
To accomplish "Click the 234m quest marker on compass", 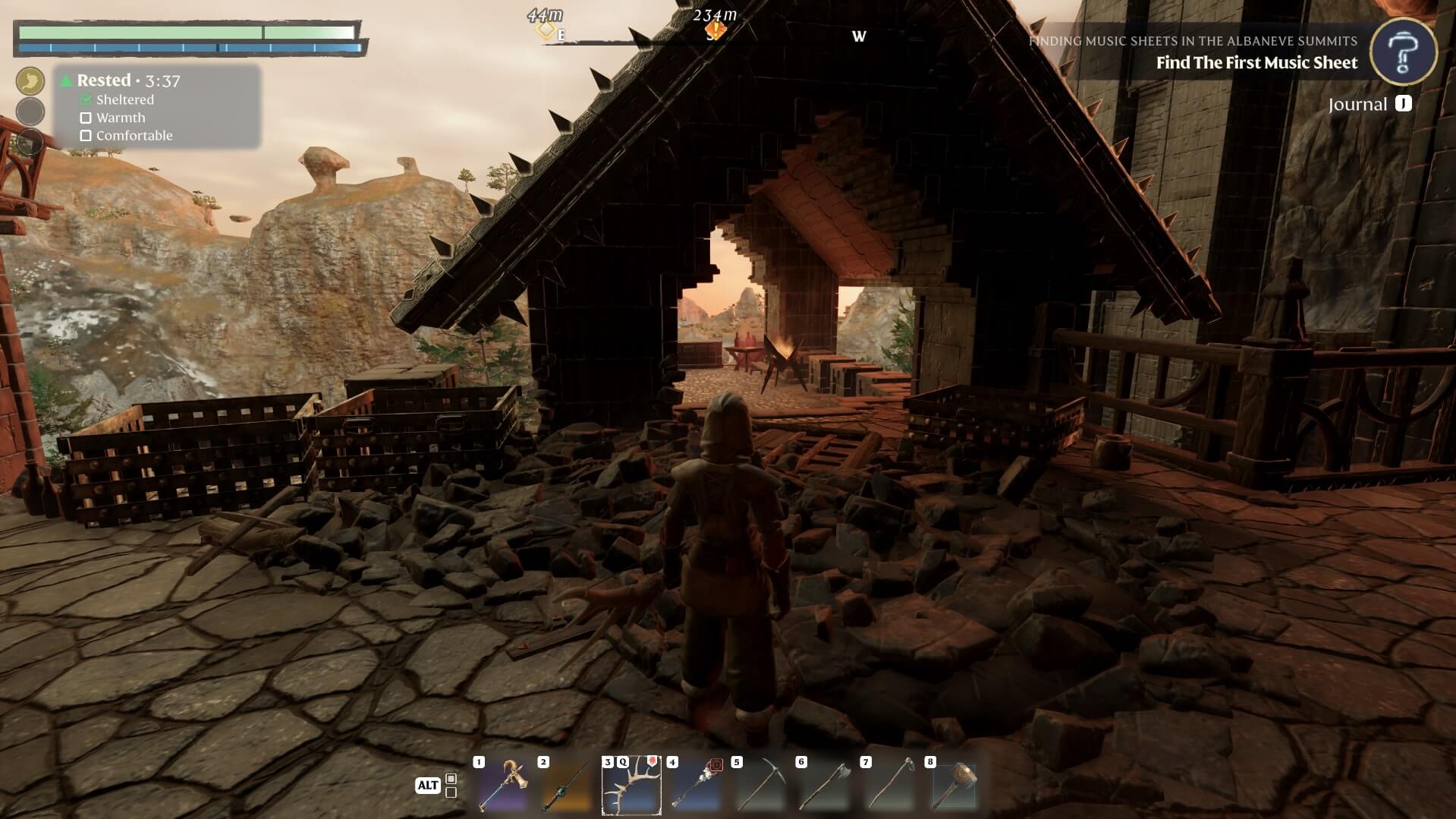I will click(715, 30).
